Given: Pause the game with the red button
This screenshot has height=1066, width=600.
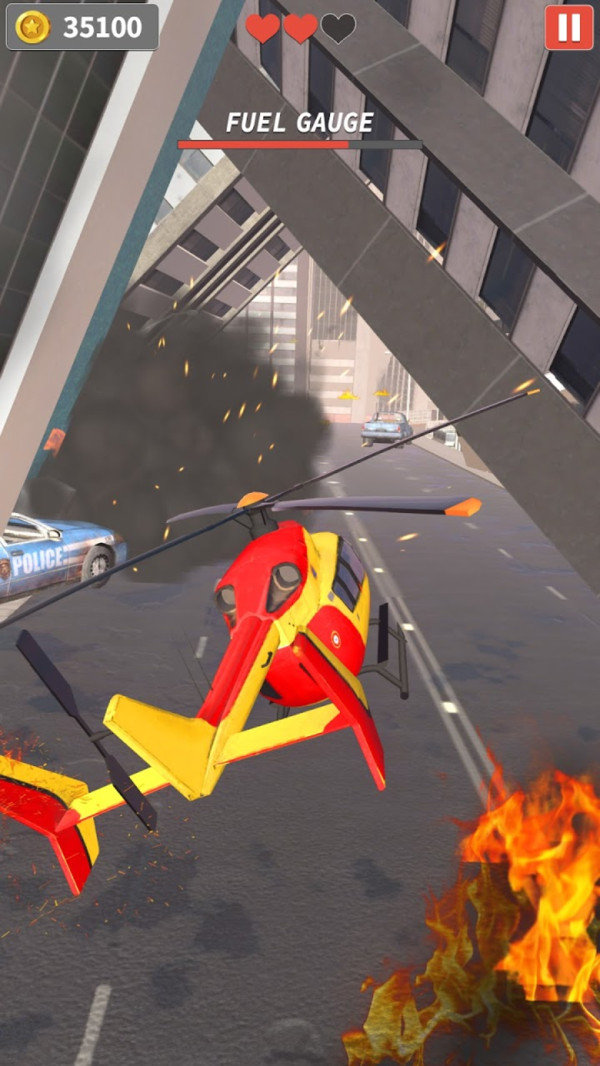Looking at the screenshot, I should pos(568,27).
